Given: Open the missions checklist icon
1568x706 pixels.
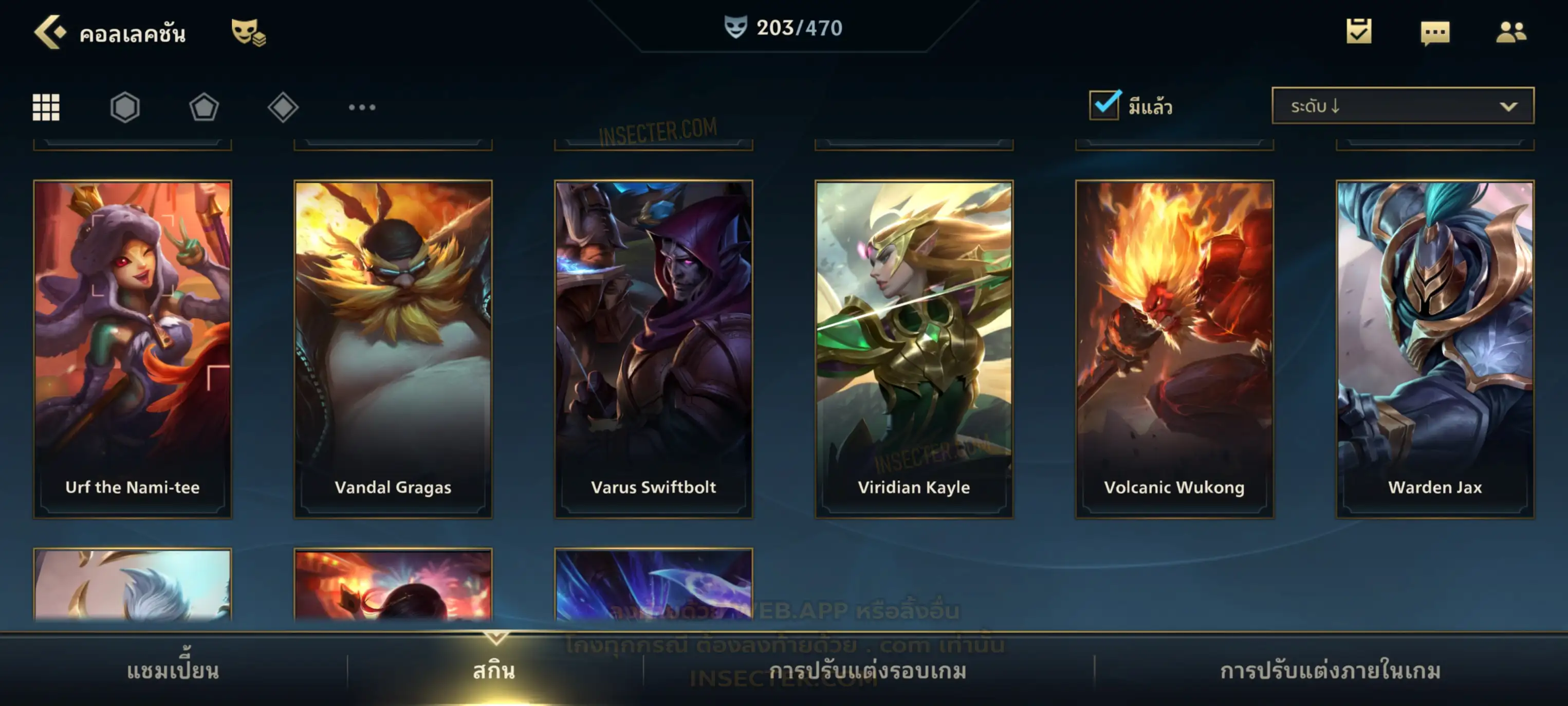Looking at the screenshot, I should coord(1359,32).
